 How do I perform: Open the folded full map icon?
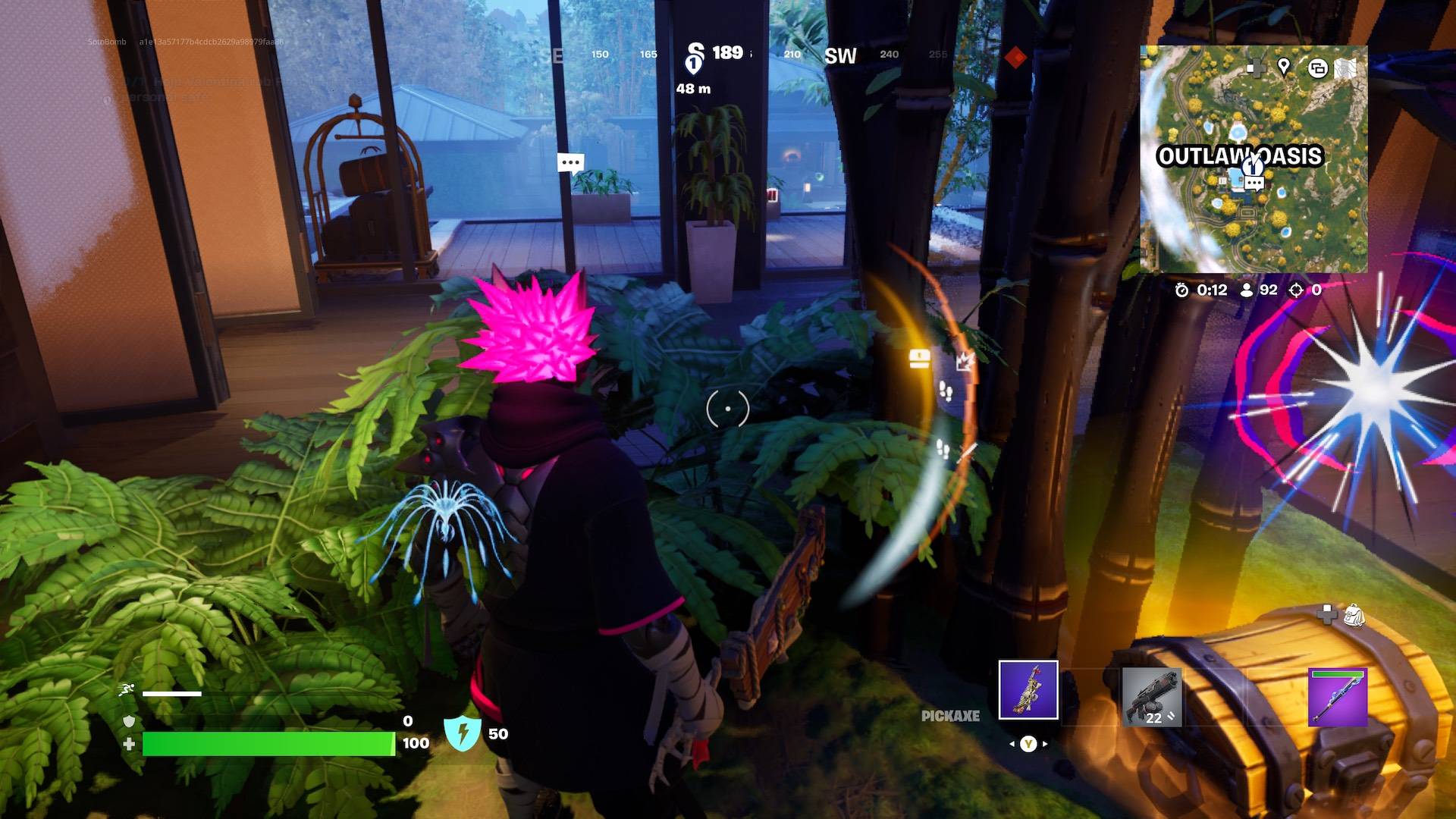[x=1345, y=68]
